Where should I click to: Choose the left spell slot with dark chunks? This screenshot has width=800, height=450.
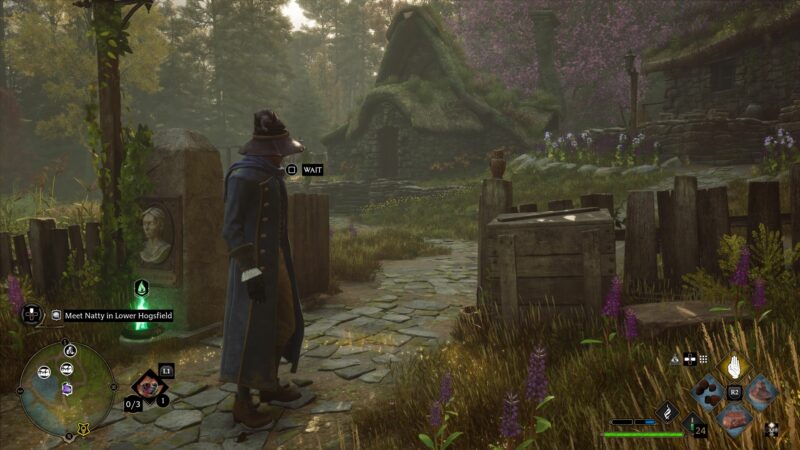click(709, 391)
